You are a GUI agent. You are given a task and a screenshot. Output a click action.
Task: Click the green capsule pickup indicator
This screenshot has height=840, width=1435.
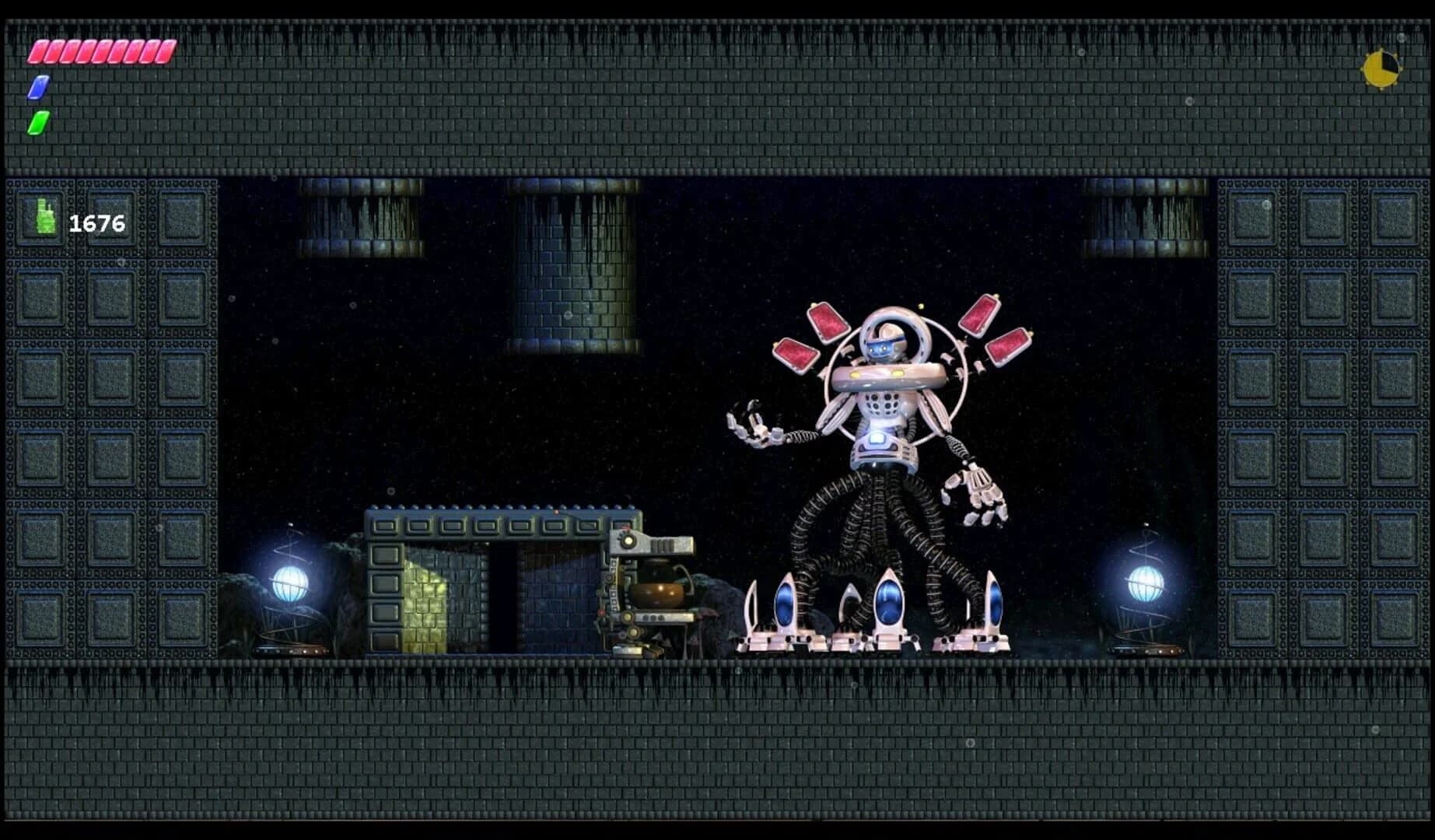pos(37,121)
